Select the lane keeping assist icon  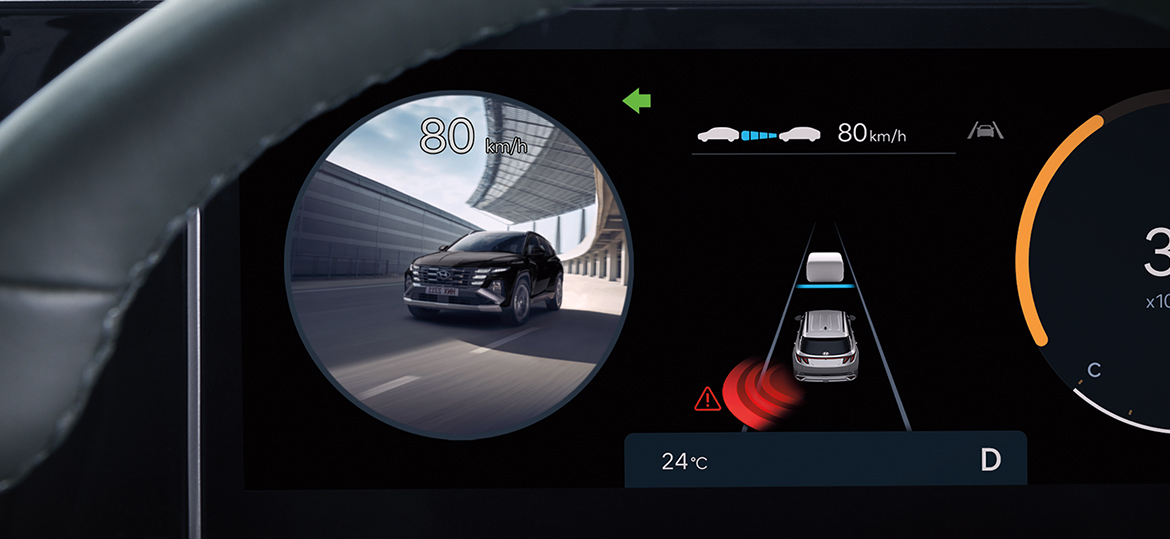[985, 131]
